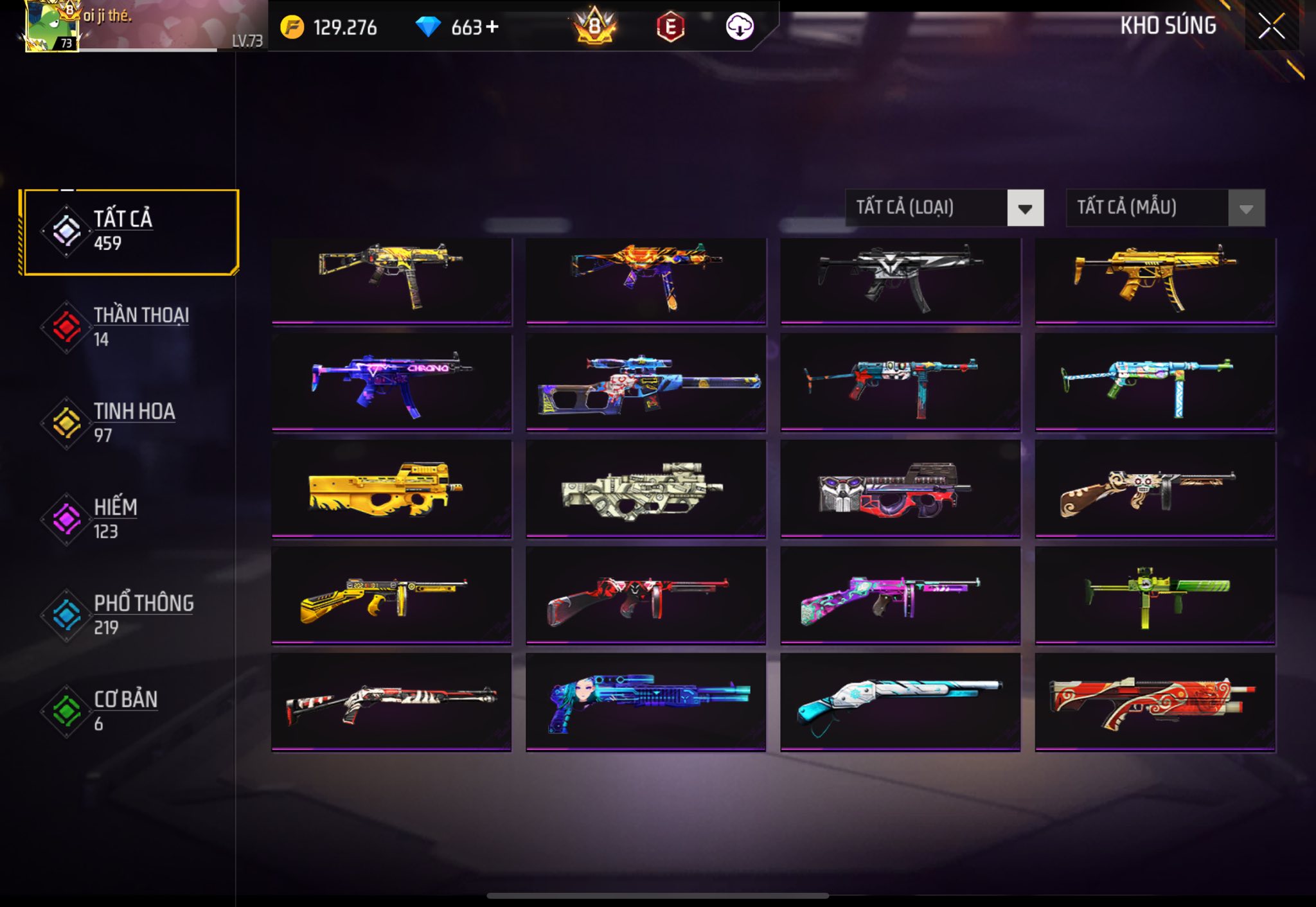Select the solid yellow P90 skin

tap(391, 489)
